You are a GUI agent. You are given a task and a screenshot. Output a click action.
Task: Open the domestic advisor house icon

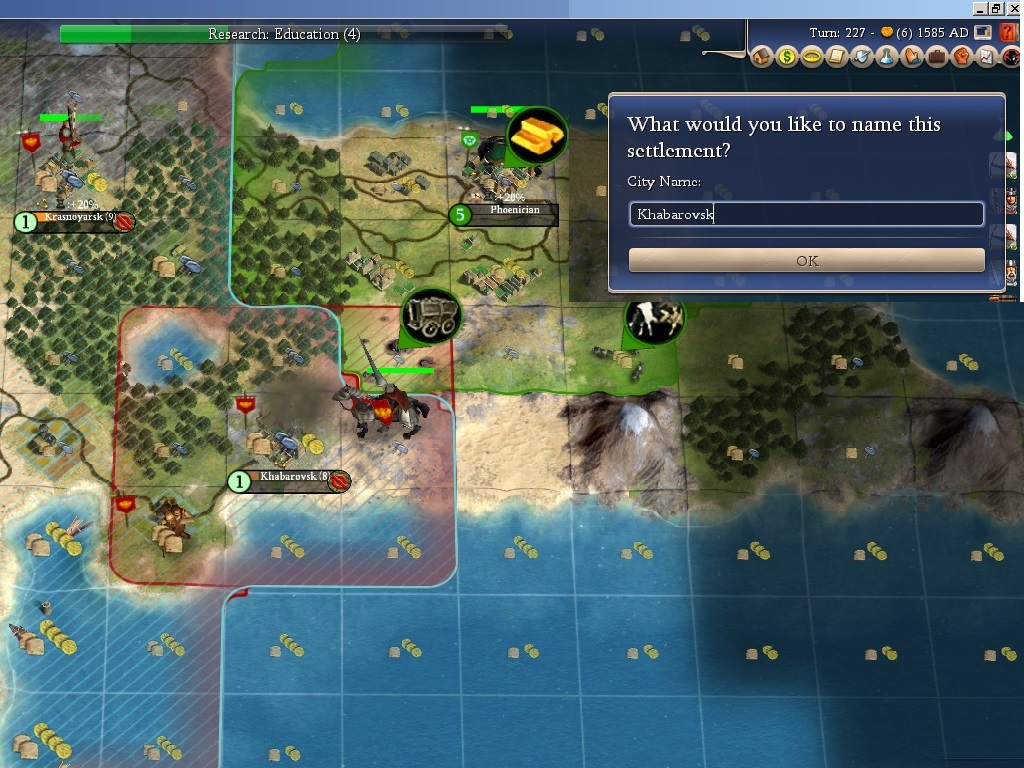point(762,57)
